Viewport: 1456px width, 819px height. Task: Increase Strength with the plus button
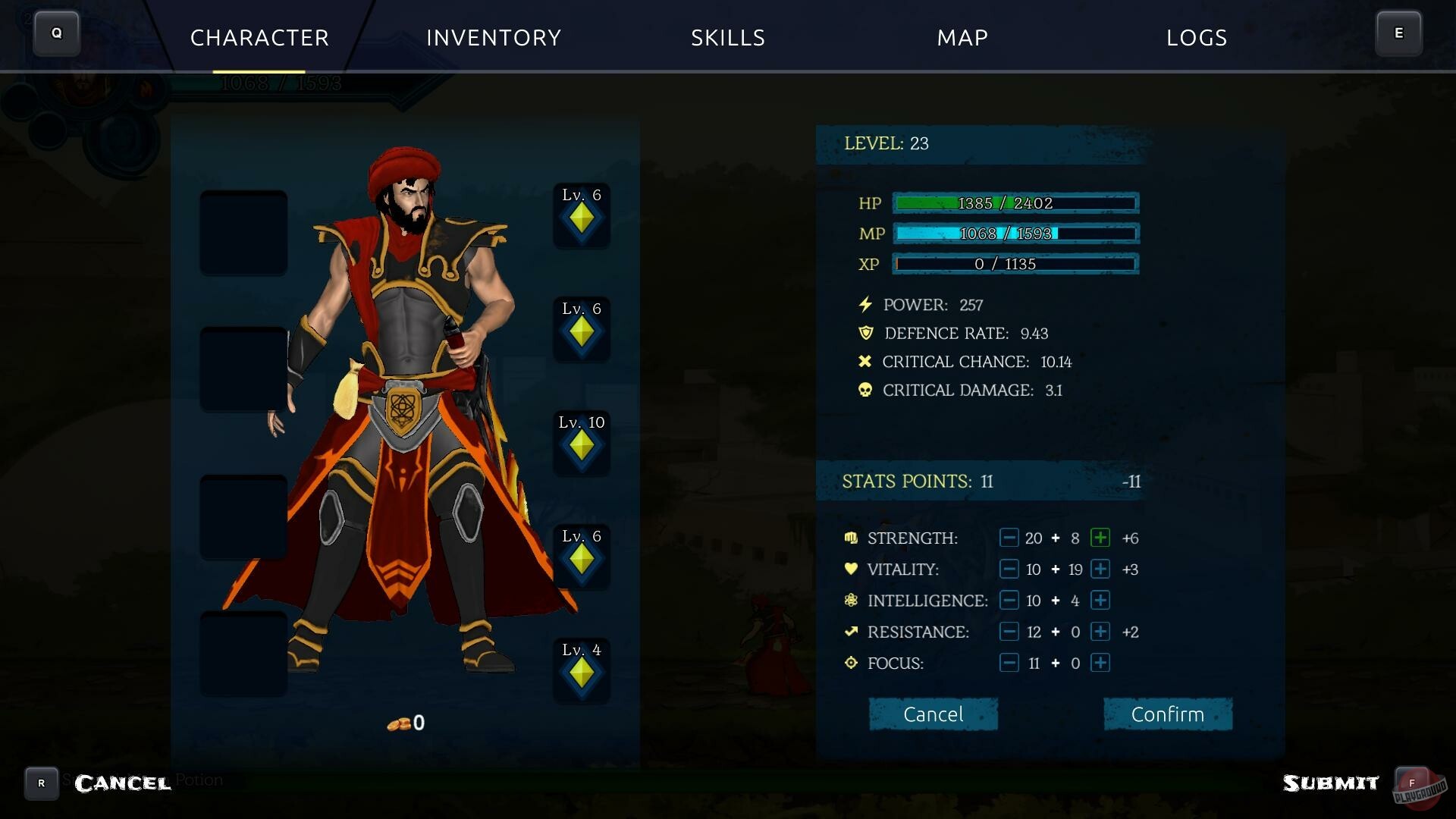coord(1100,538)
